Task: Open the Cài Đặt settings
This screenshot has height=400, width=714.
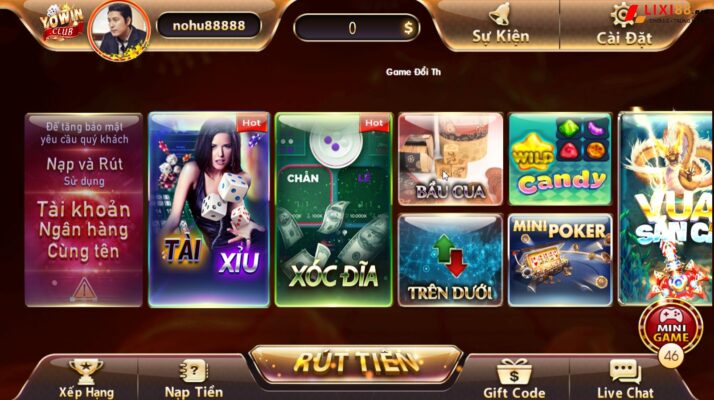Action: point(623,25)
